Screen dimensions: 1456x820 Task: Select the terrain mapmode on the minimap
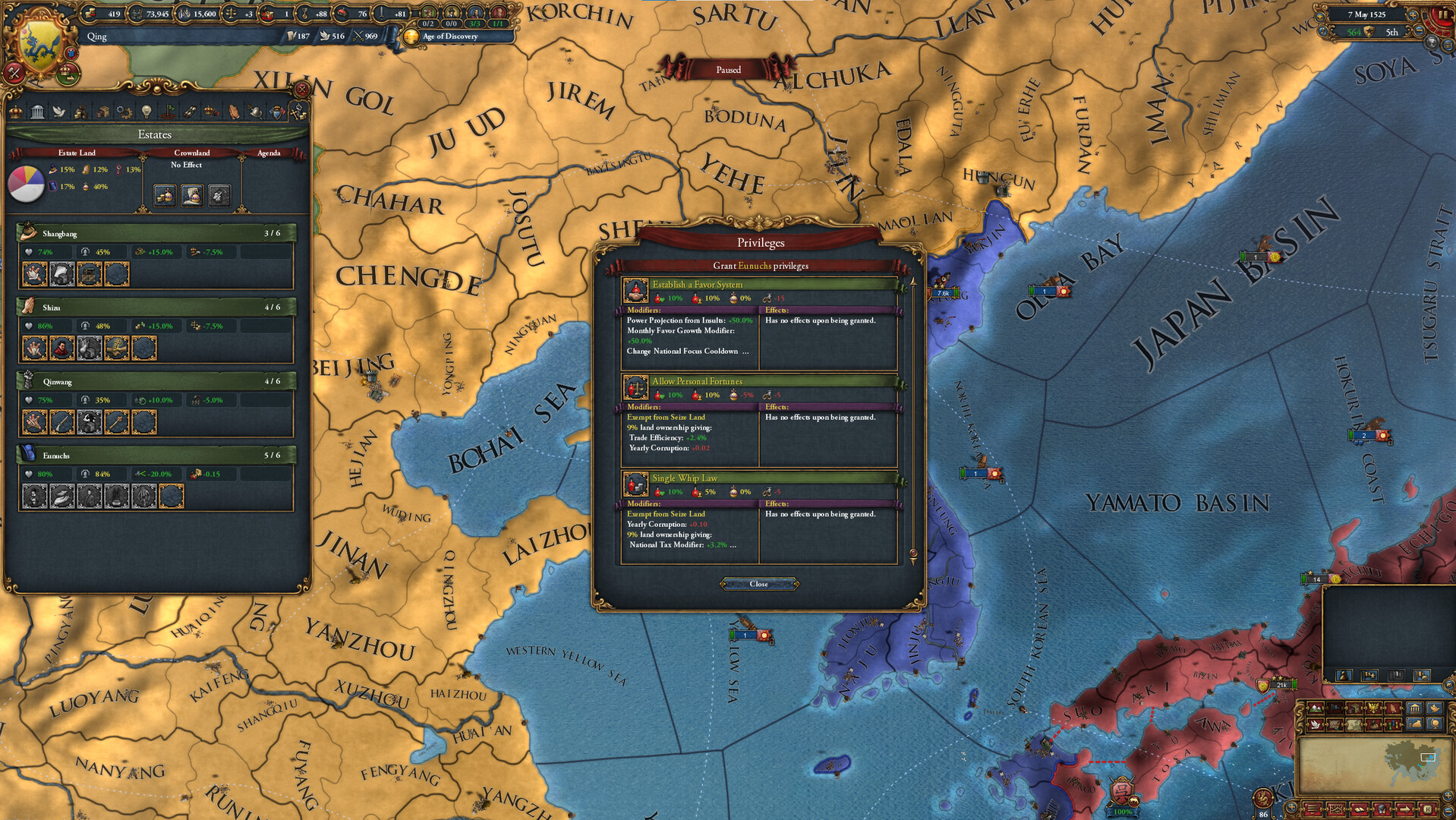pyautogui.click(x=1334, y=725)
